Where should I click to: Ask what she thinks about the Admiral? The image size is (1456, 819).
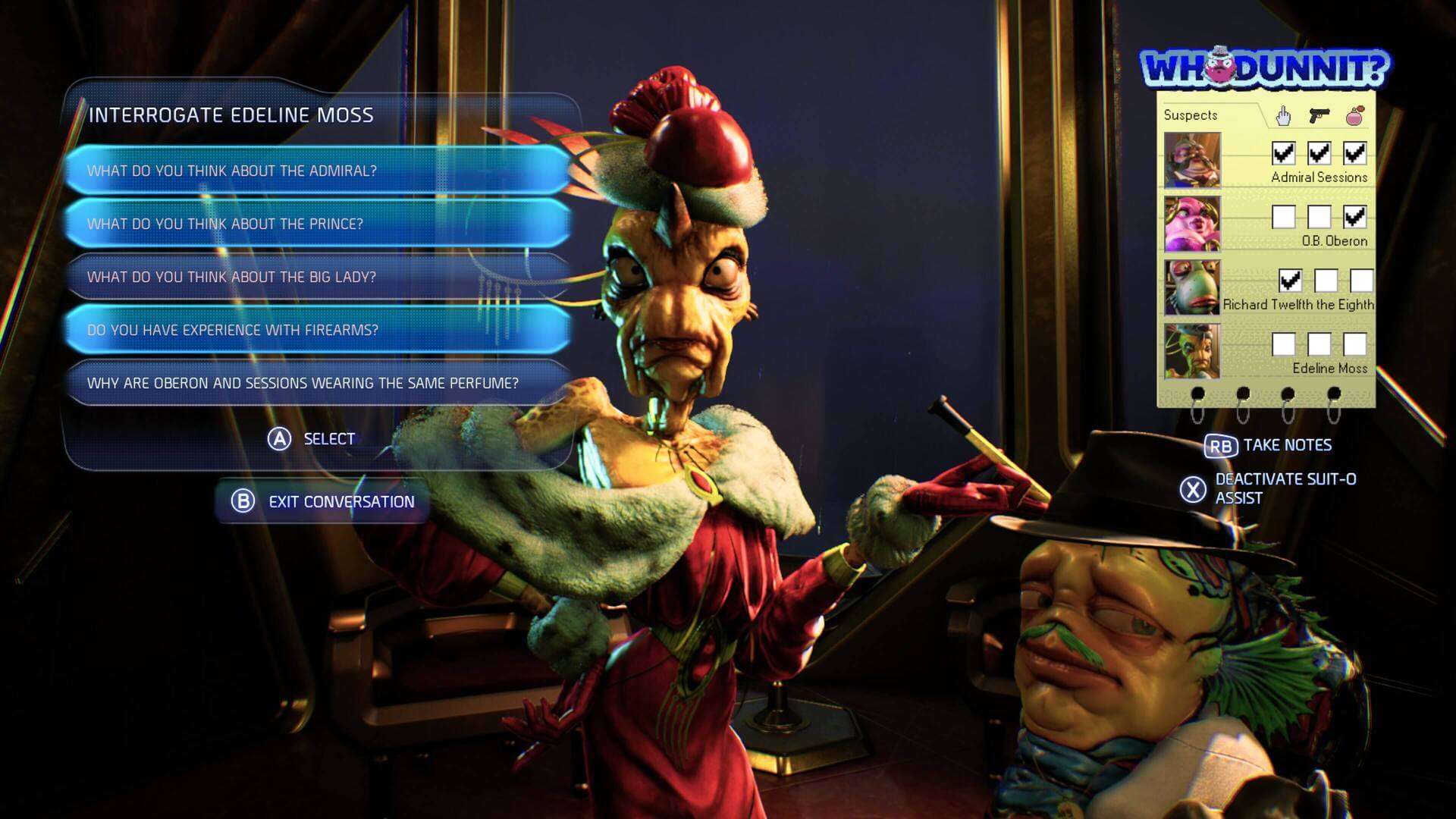click(x=317, y=171)
